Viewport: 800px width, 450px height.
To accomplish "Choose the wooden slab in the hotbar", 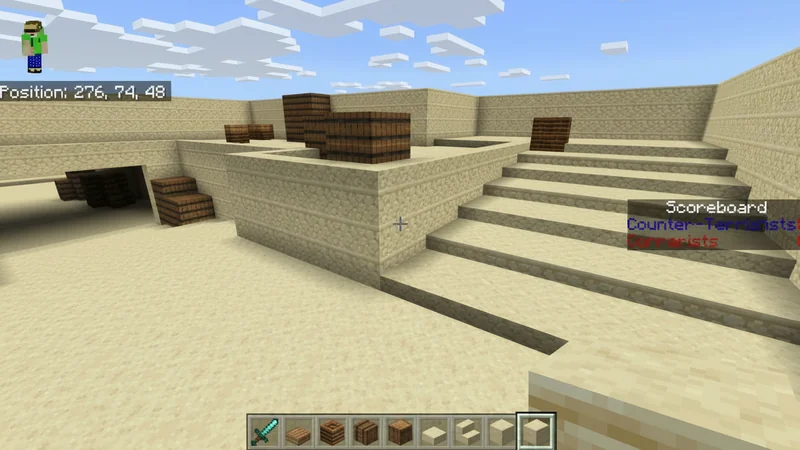I will [x=298, y=432].
